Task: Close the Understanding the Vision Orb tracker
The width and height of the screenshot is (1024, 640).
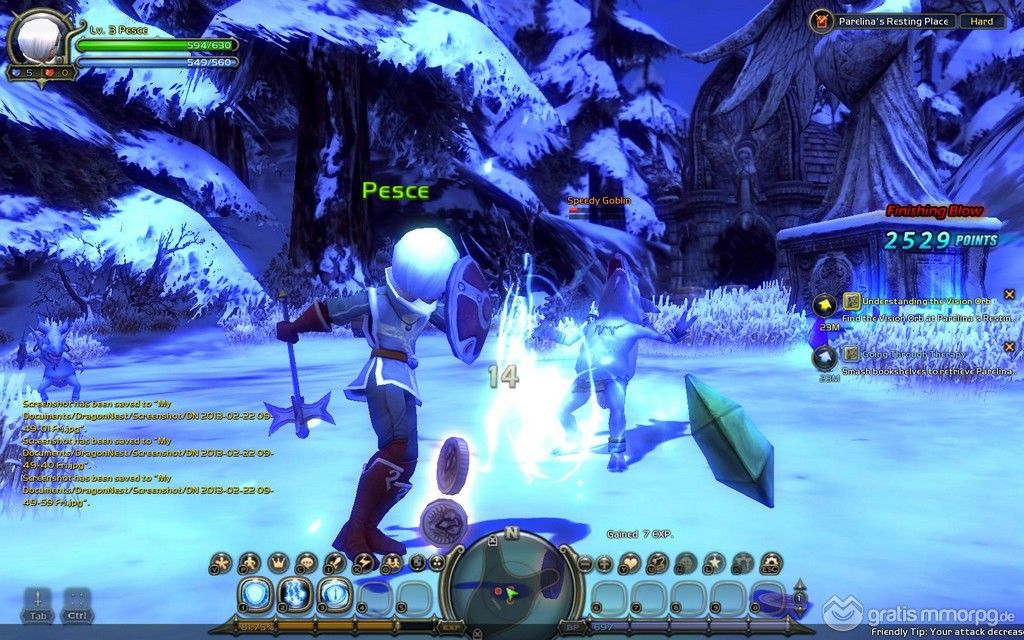Action: [1009, 292]
